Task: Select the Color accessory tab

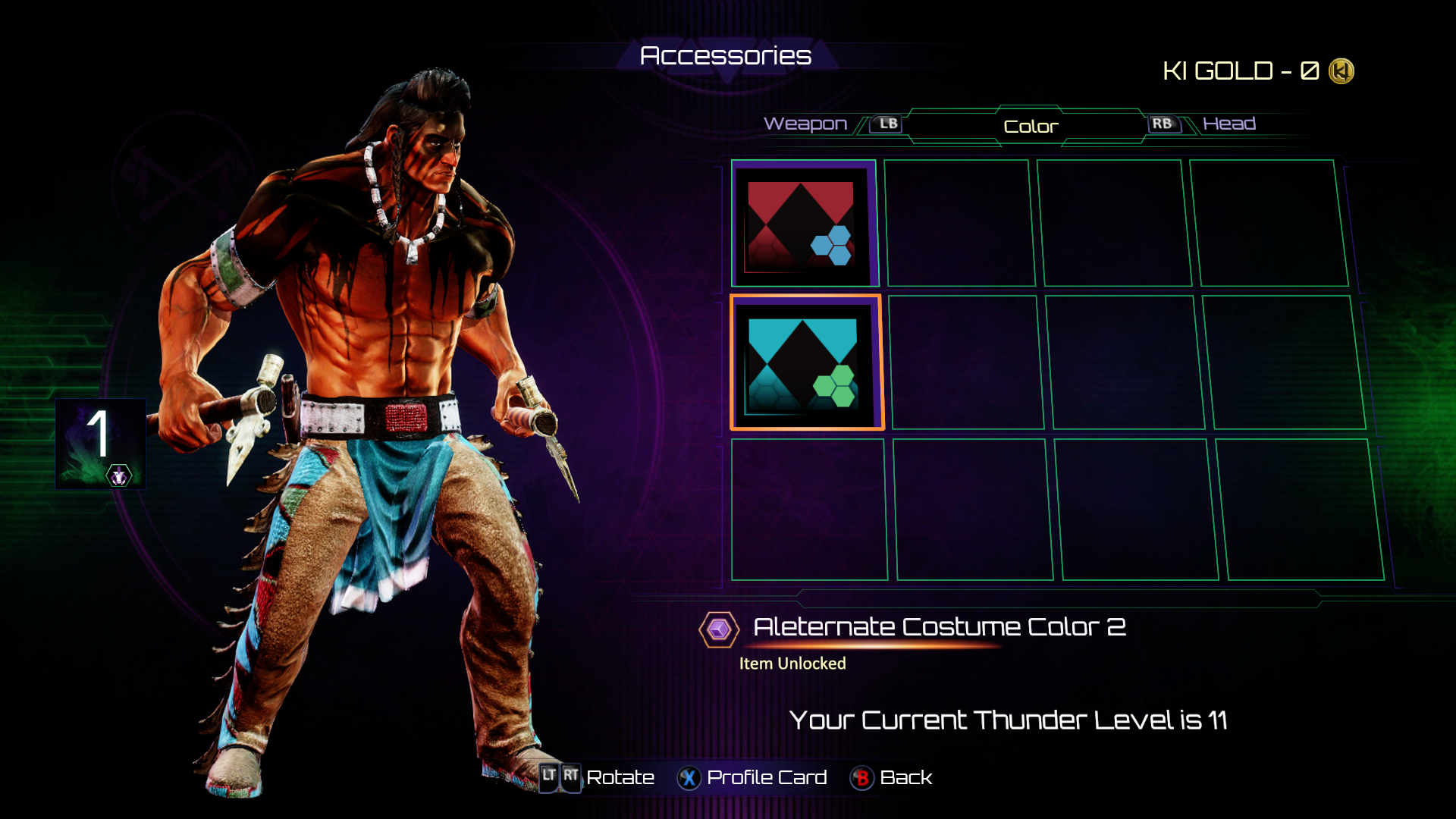Action: click(1031, 127)
